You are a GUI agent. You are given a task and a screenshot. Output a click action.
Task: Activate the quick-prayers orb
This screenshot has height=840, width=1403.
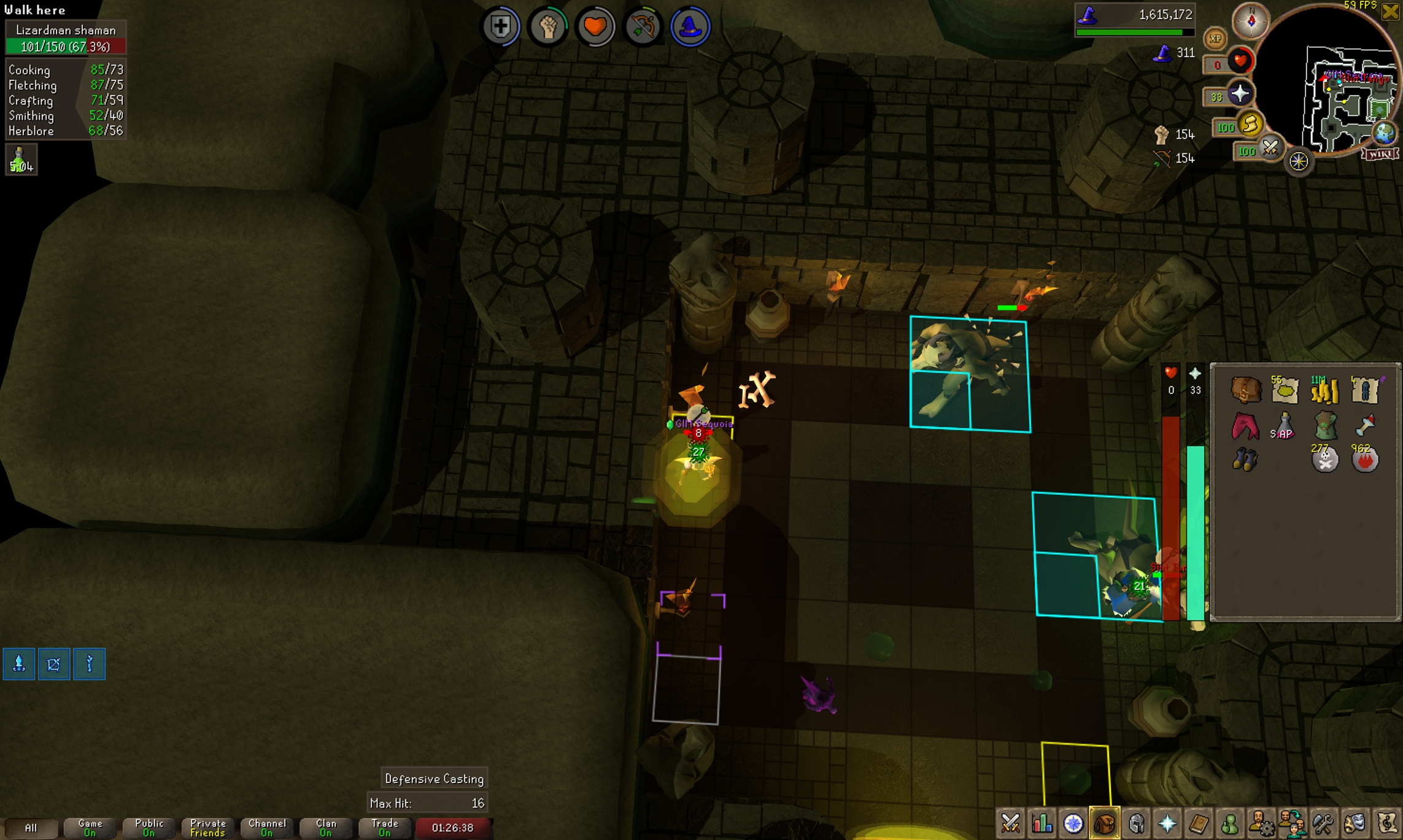coord(1240,94)
